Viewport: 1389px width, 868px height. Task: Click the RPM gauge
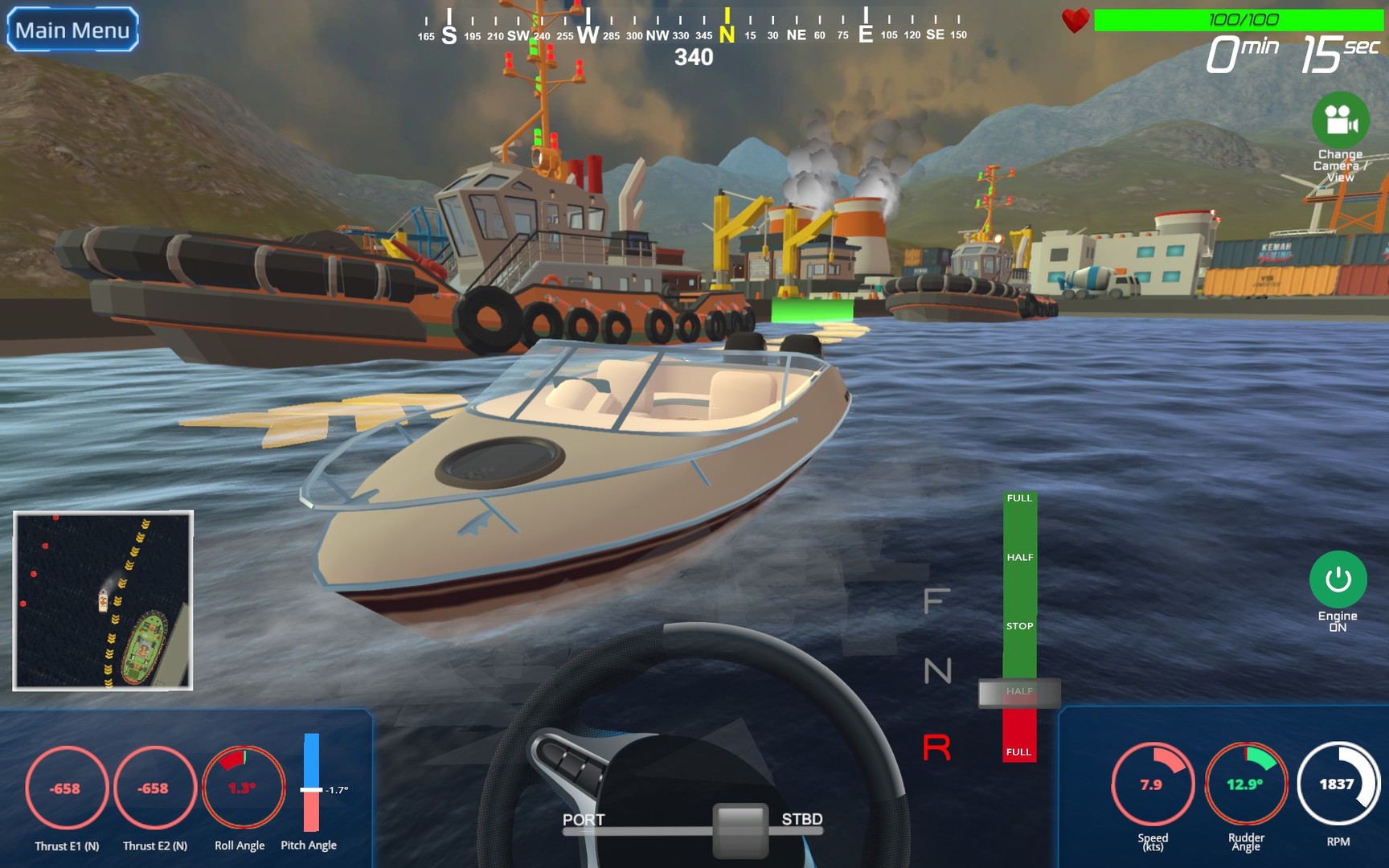[1340, 781]
